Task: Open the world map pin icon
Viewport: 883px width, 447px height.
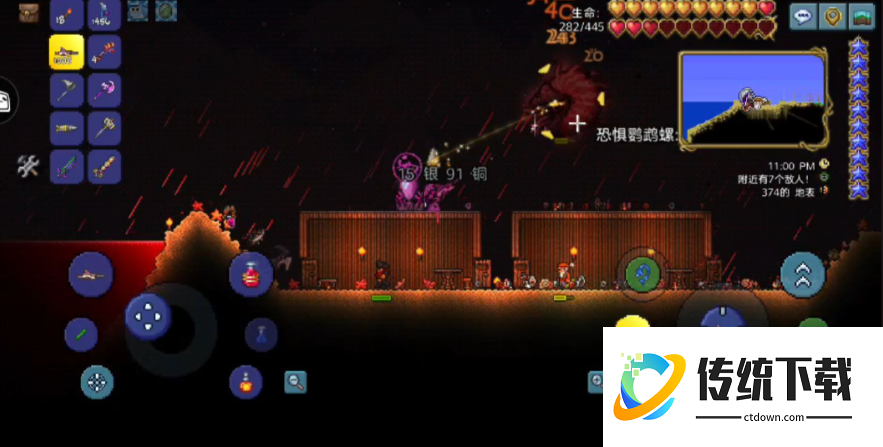Action: 832,16
